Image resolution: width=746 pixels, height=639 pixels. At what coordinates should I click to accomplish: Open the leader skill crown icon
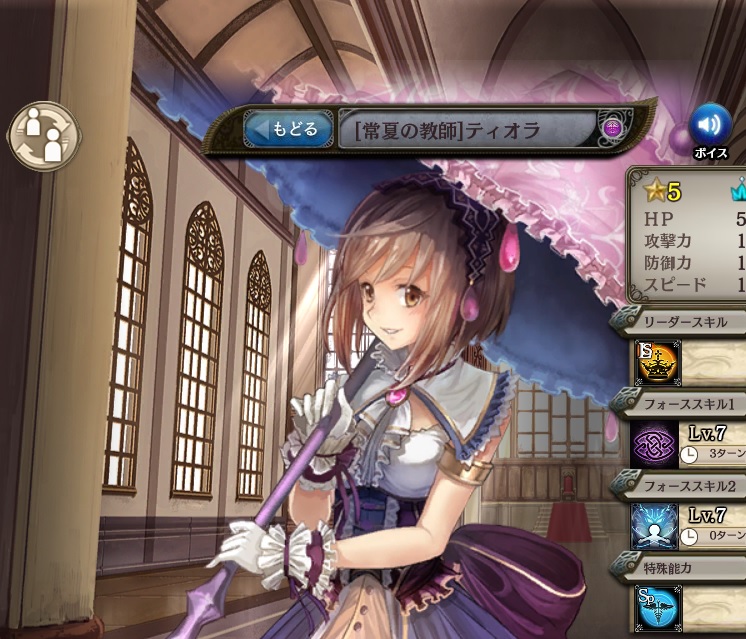coord(655,363)
